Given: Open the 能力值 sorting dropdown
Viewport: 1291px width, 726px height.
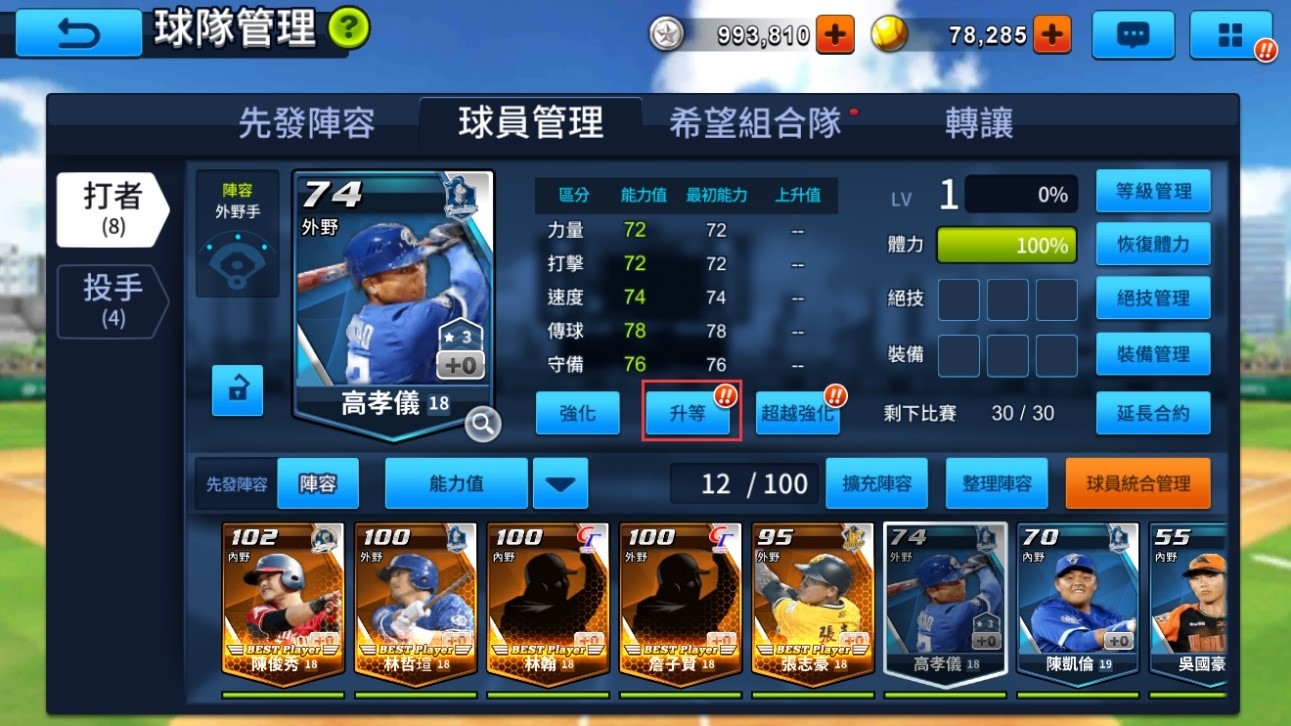Looking at the screenshot, I should 455,483.
